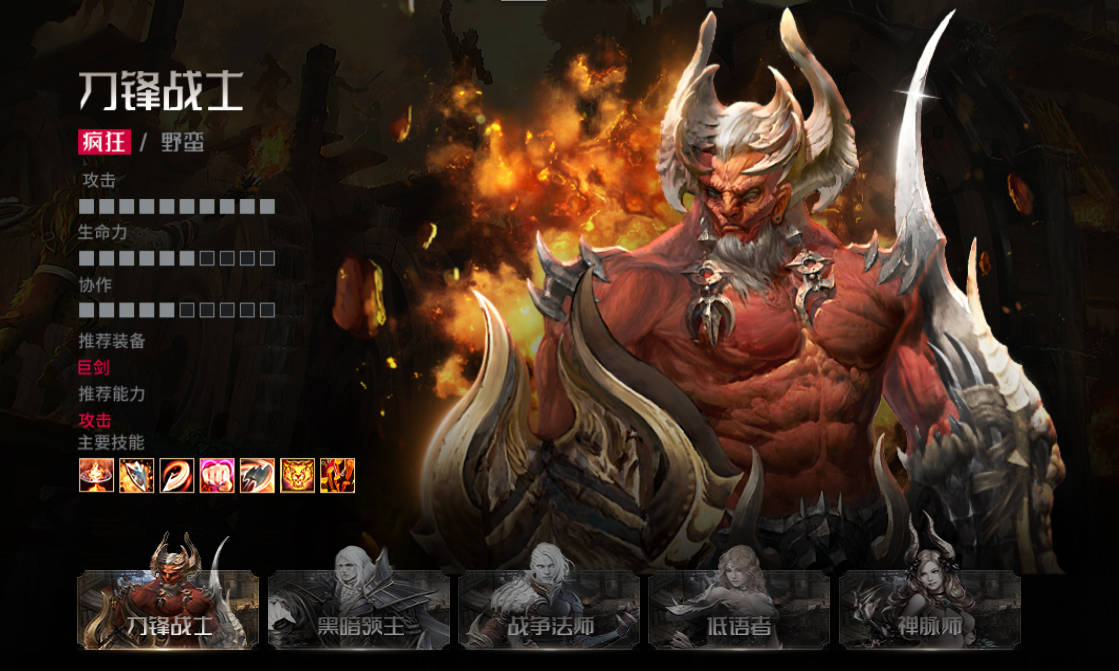Pick the 低语者 class tile
Screen dimensions: 1119x671
coord(738,610)
